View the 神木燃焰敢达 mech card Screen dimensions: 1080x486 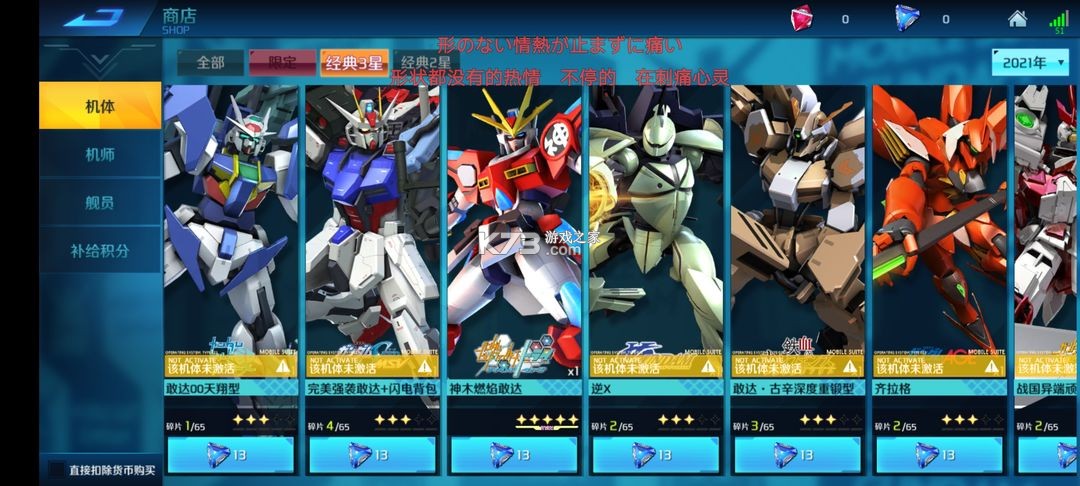(x=514, y=230)
